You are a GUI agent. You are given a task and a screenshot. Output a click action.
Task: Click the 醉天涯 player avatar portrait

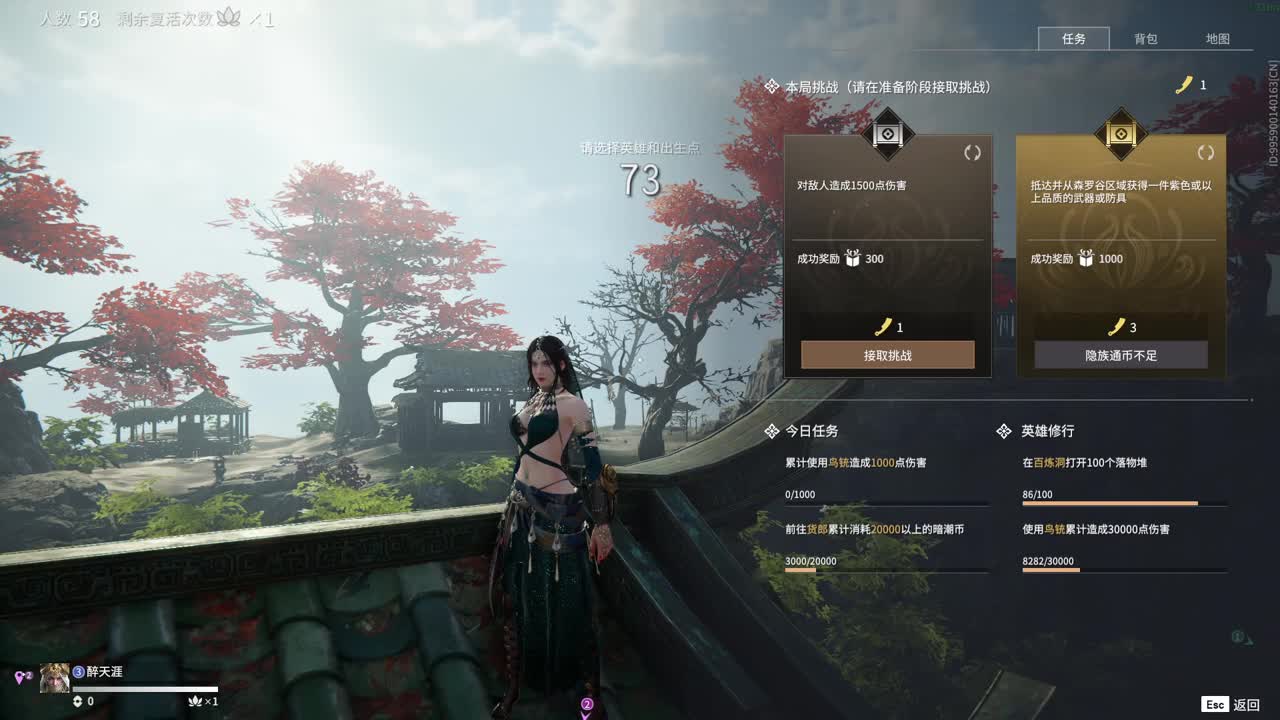click(55, 678)
